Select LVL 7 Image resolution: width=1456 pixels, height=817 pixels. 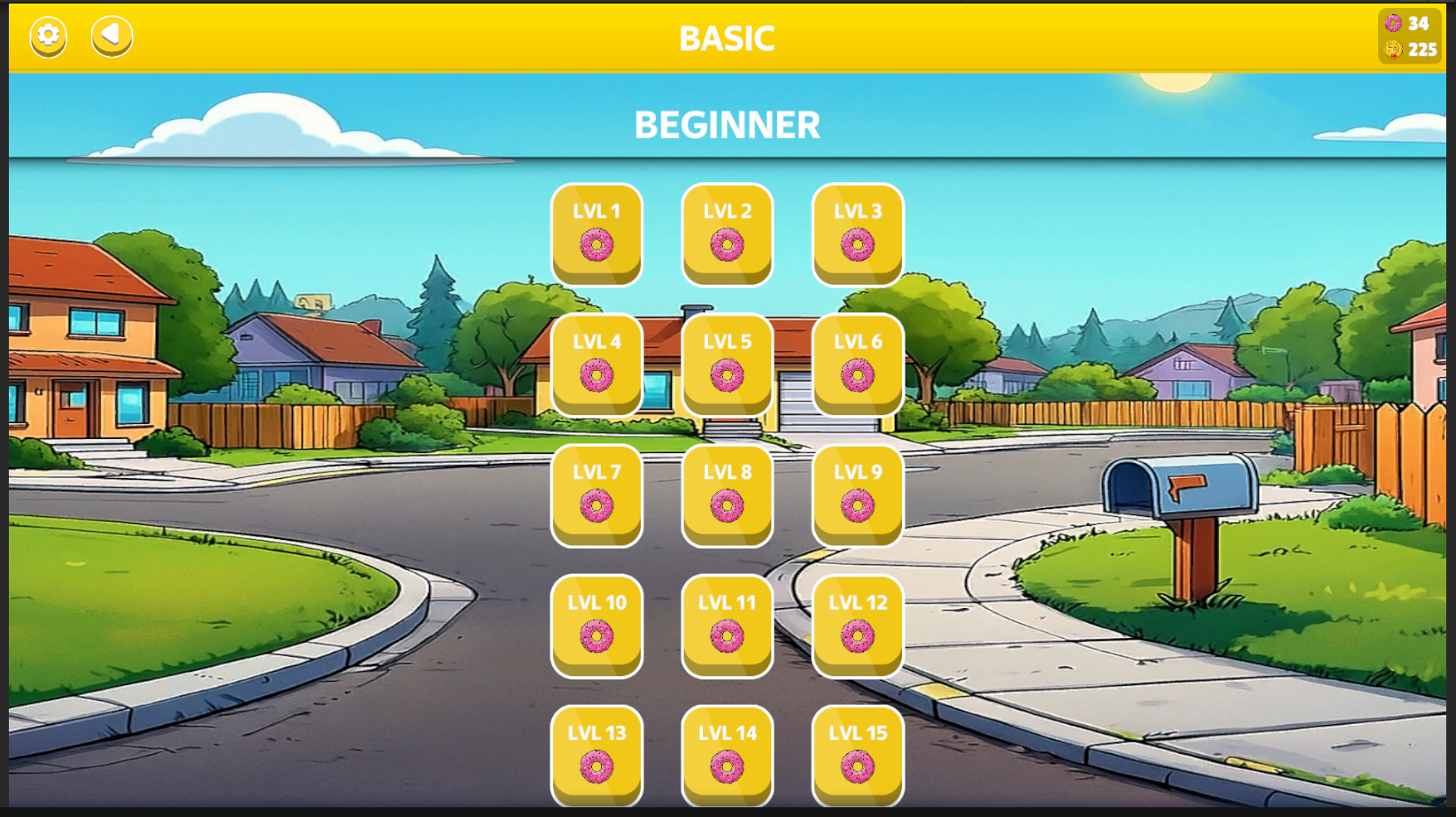tap(597, 494)
